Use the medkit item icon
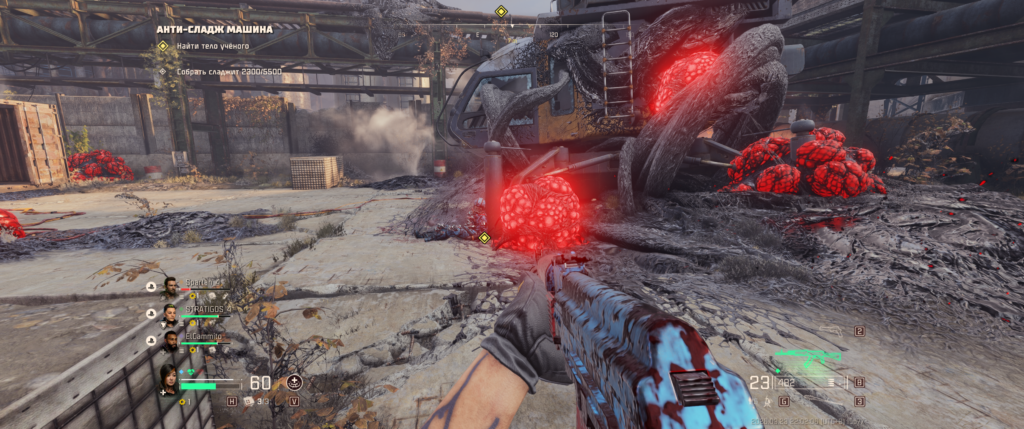Image resolution: width=1024 pixels, height=429 pixels. click(249, 401)
